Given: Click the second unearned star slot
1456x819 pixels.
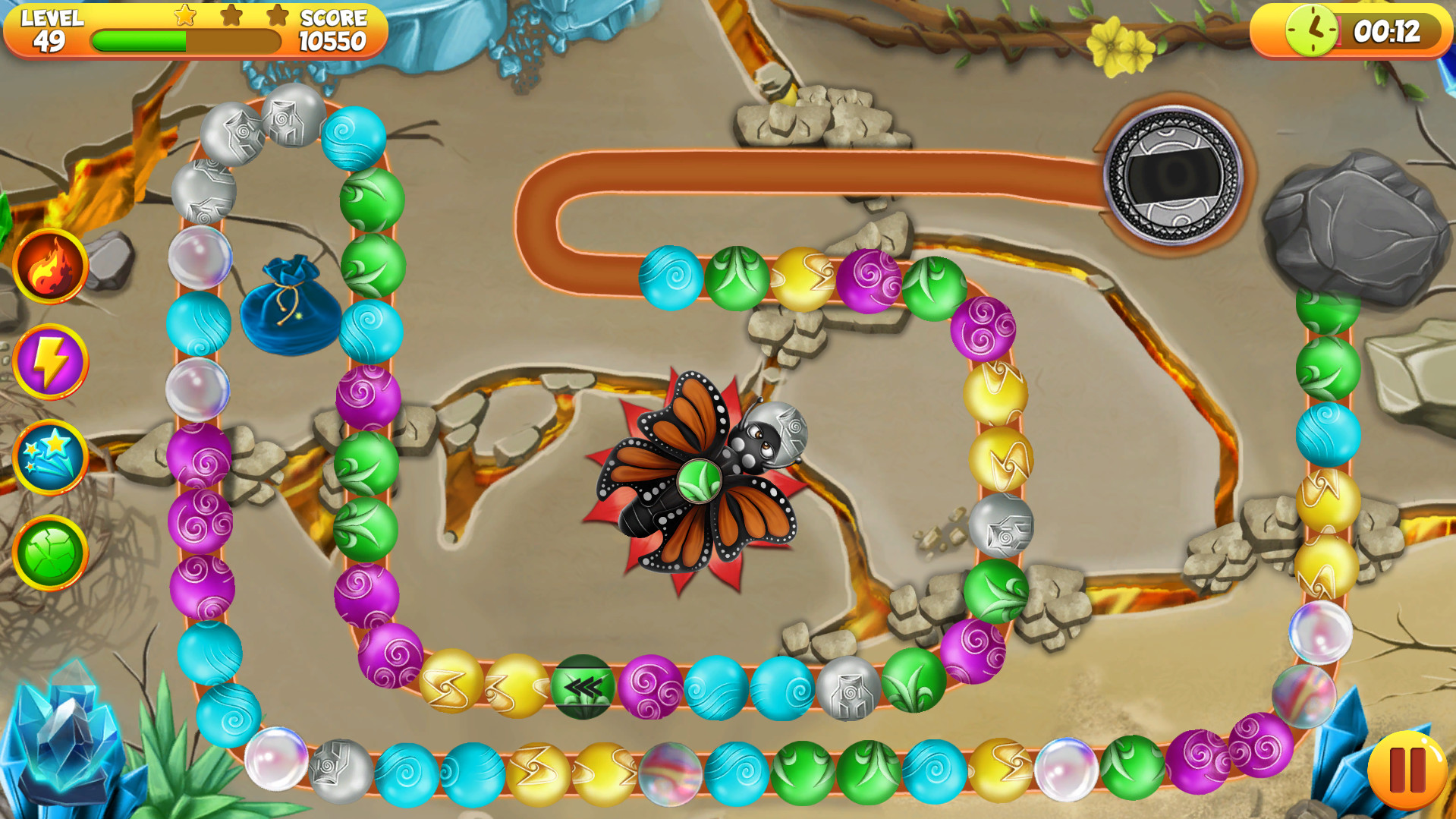Looking at the screenshot, I should [x=230, y=15].
